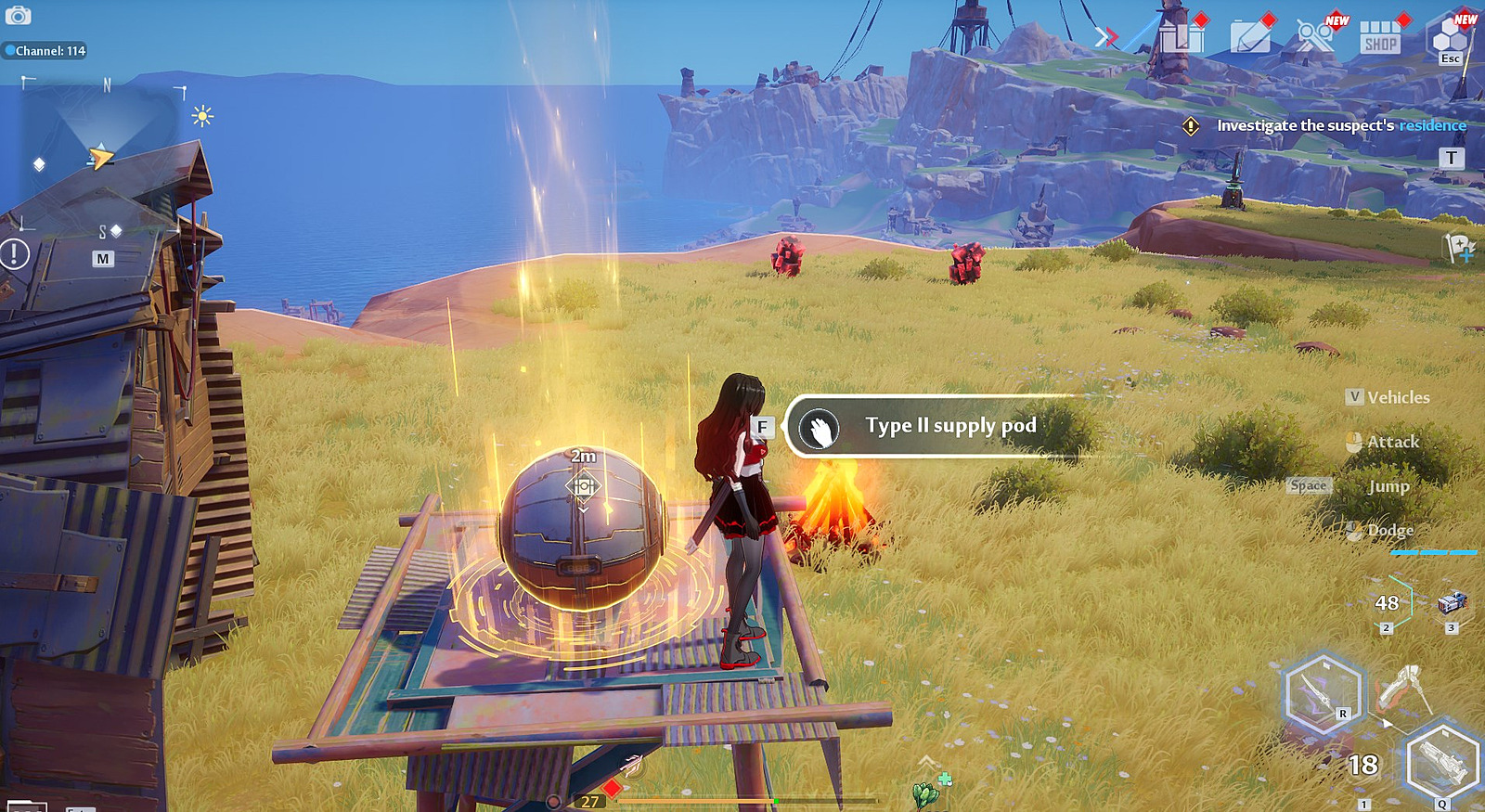Open the gift box rewards icon
Viewport: 1485px width, 812px height.
coord(1181,37)
